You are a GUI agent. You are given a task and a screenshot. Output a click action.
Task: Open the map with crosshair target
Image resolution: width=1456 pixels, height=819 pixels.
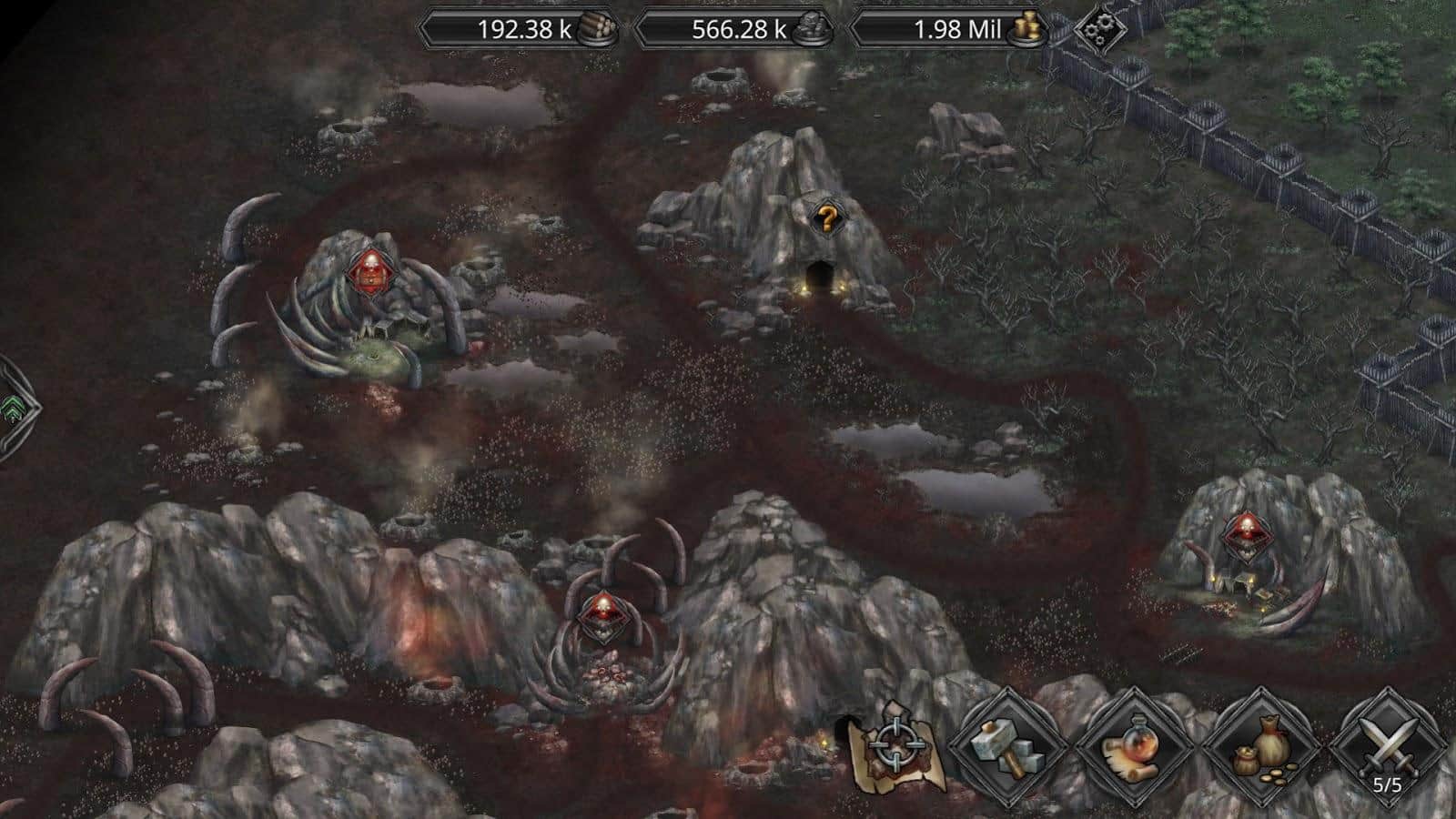point(891,748)
